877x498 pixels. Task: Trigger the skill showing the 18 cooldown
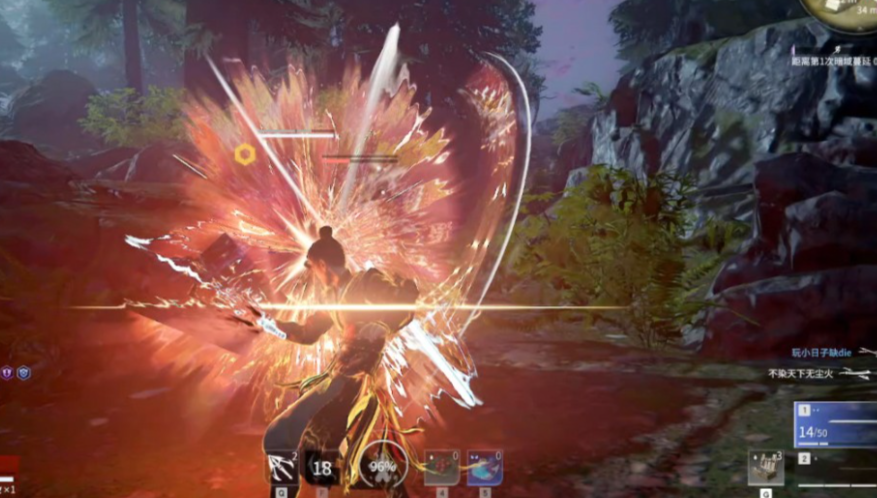pos(322,467)
